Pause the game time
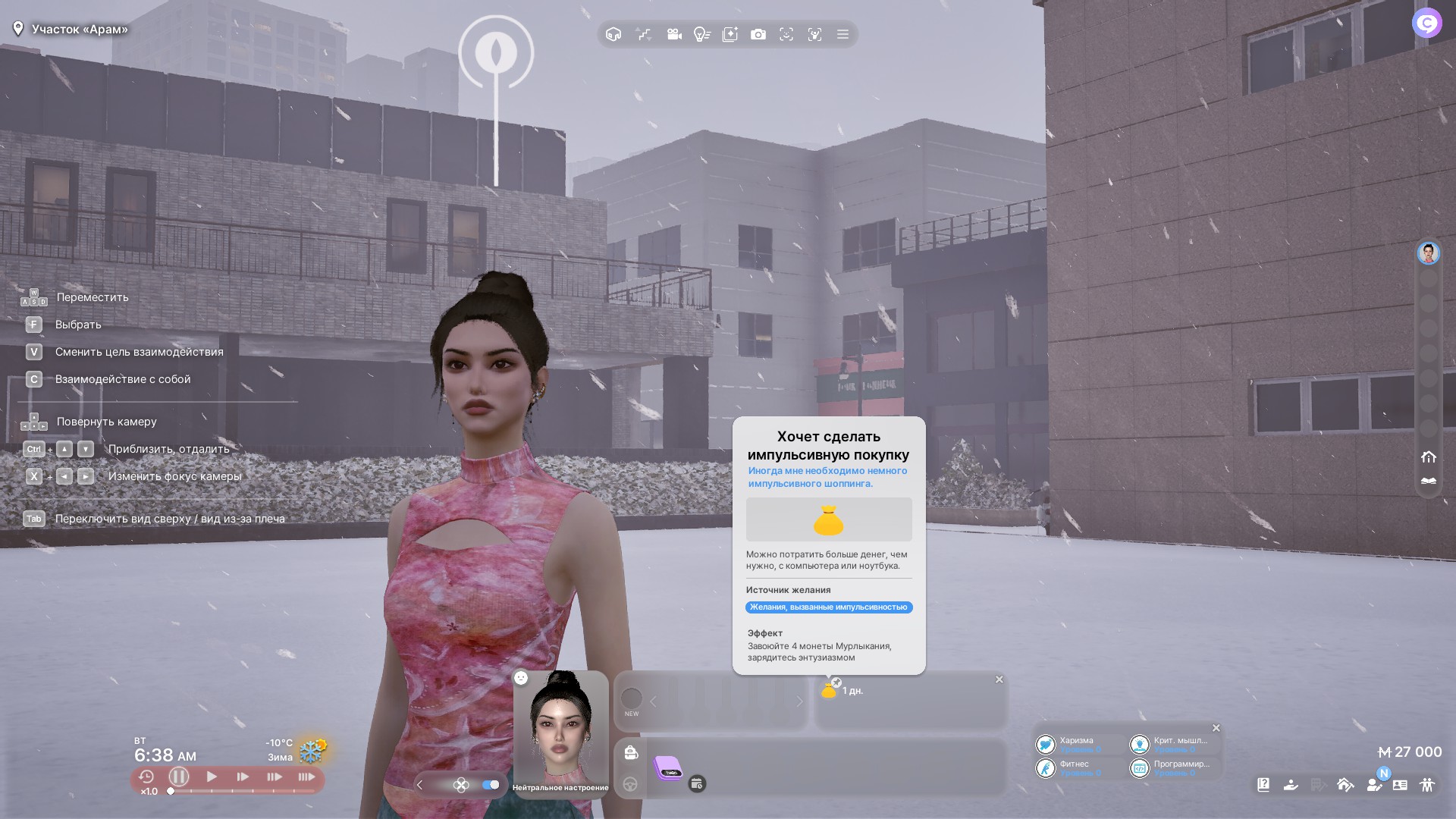1456x819 pixels. (179, 777)
